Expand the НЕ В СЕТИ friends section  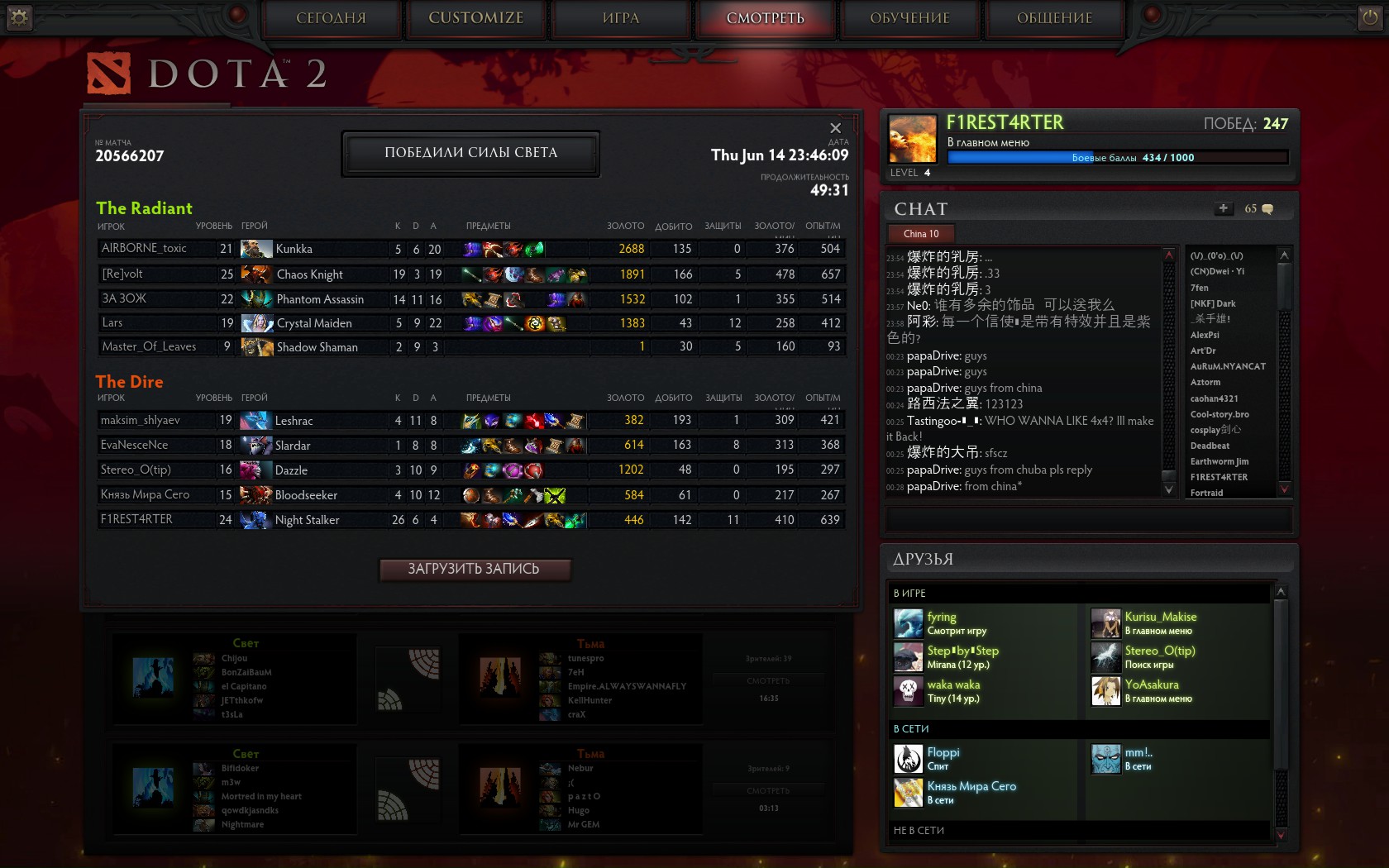(919, 830)
